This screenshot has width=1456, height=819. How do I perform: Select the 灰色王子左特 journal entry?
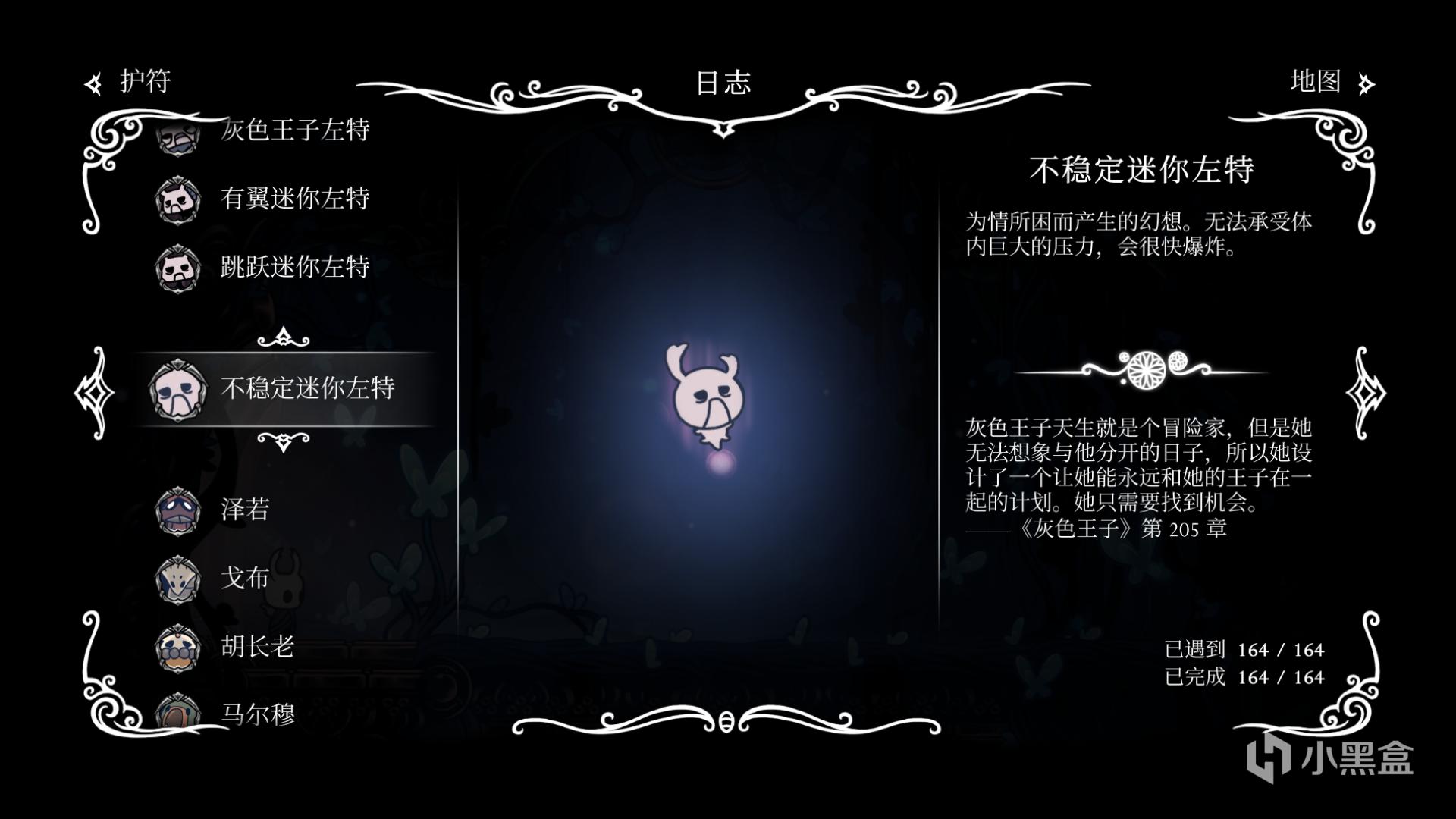[294, 130]
